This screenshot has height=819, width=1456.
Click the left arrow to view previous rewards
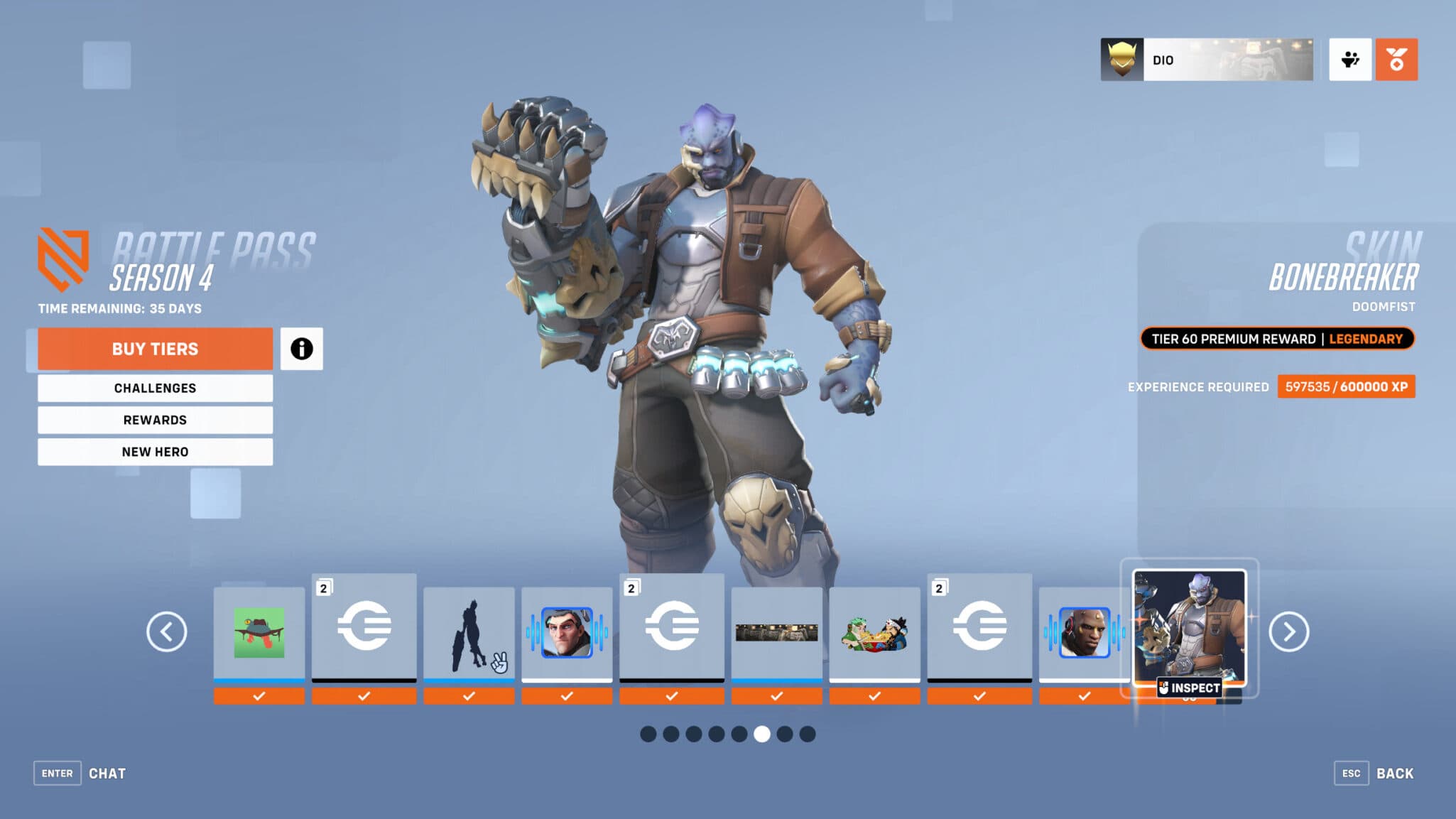[168, 629]
